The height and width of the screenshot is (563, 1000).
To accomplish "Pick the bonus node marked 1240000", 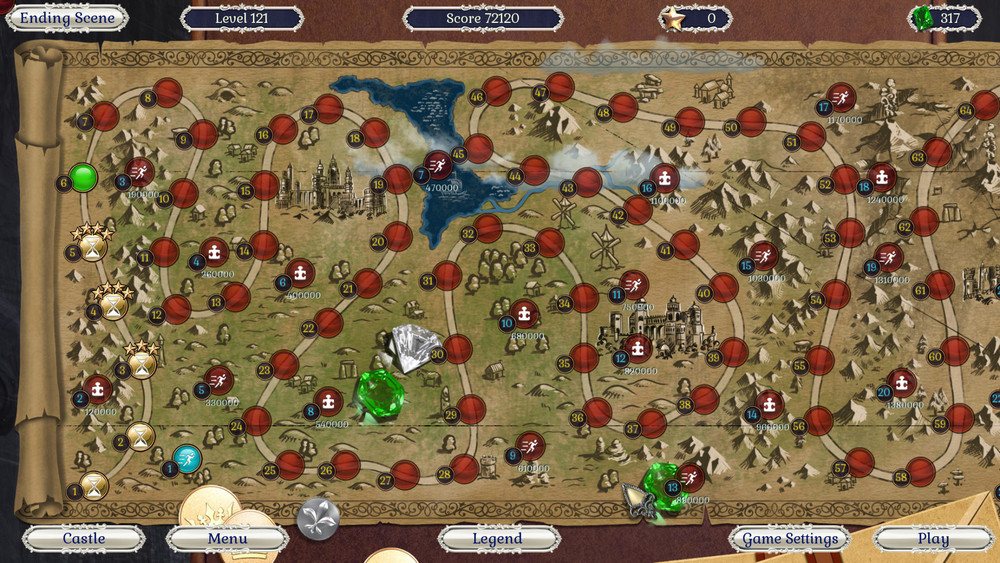I will point(881,177).
